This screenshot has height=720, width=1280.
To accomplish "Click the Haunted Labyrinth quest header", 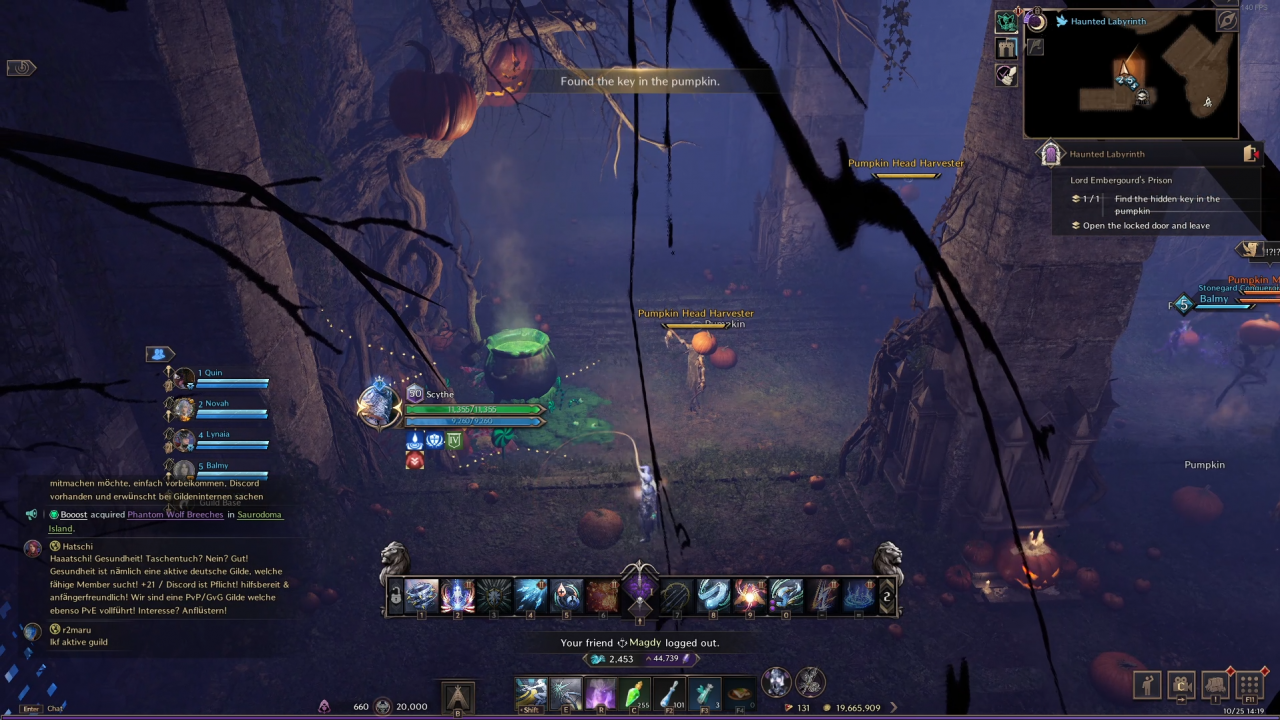I will click(x=1107, y=153).
